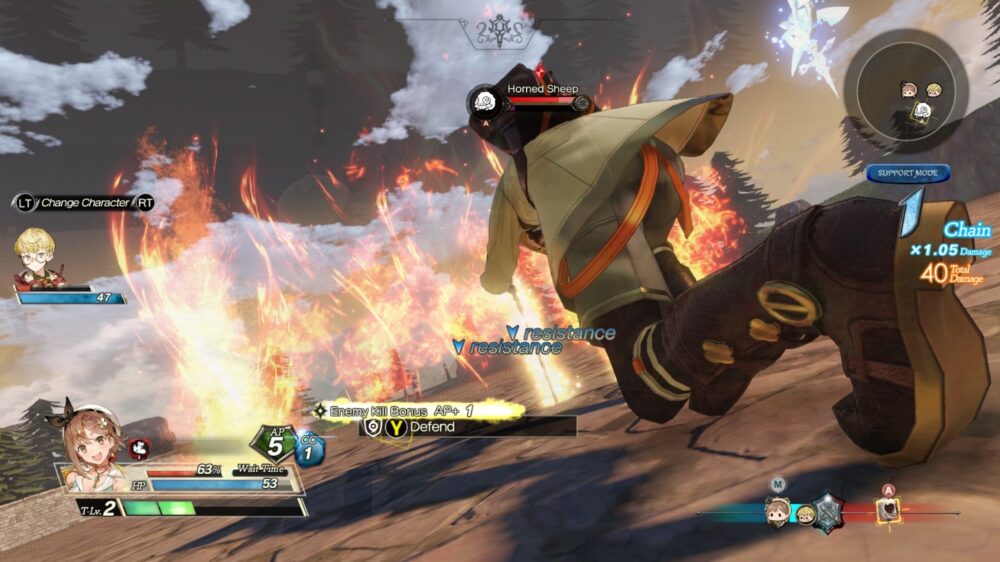Select the blue CC core charge orb
This screenshot has width=1000, height=562.
click(x=309, y=449)
